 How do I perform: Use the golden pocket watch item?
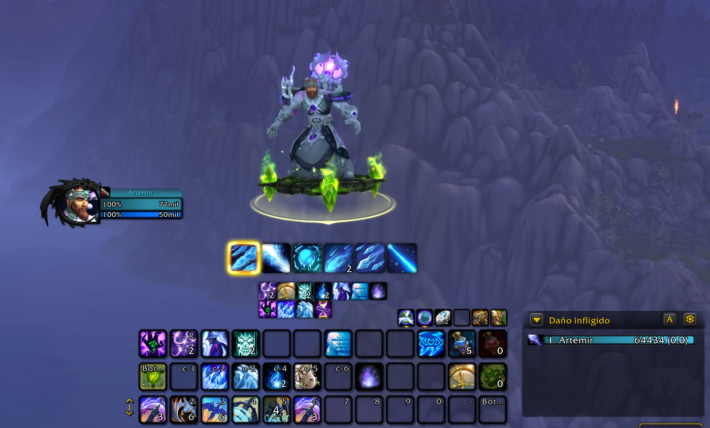(461, 377)
